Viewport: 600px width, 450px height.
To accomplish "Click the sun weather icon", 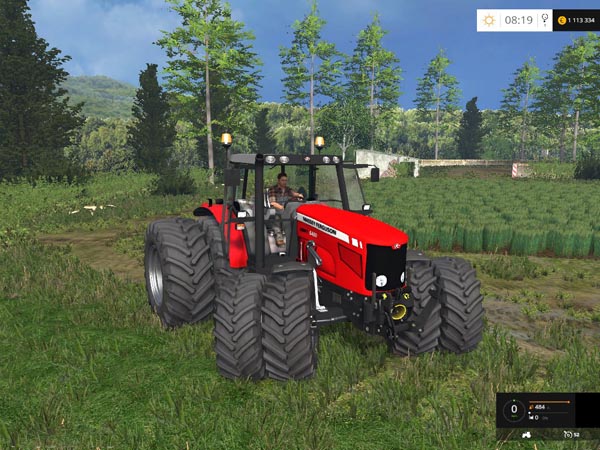I will tap(489, 20).
